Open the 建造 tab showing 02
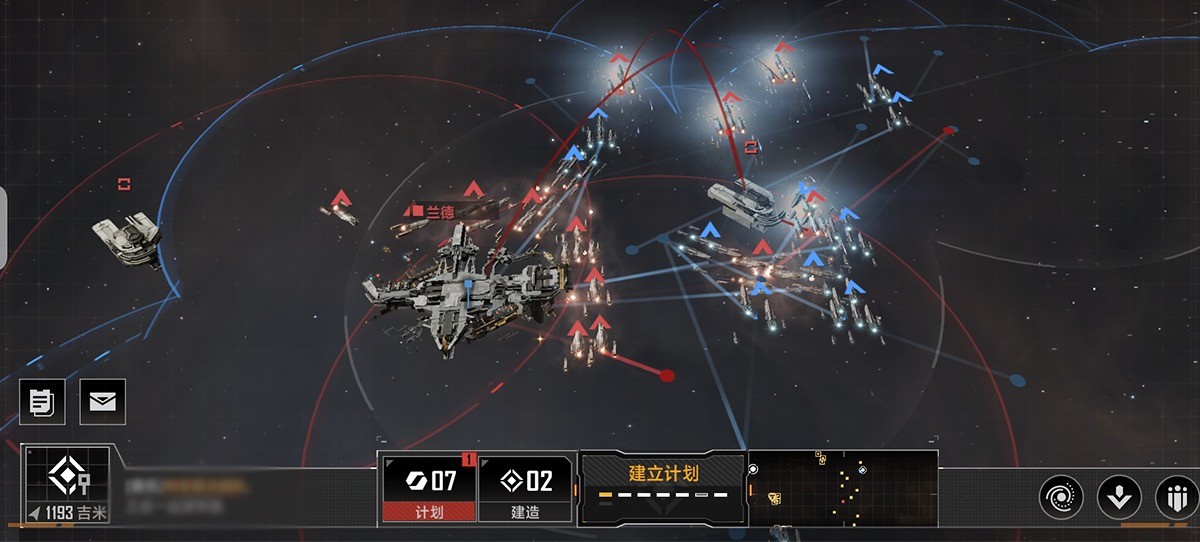 click(526, 489)
